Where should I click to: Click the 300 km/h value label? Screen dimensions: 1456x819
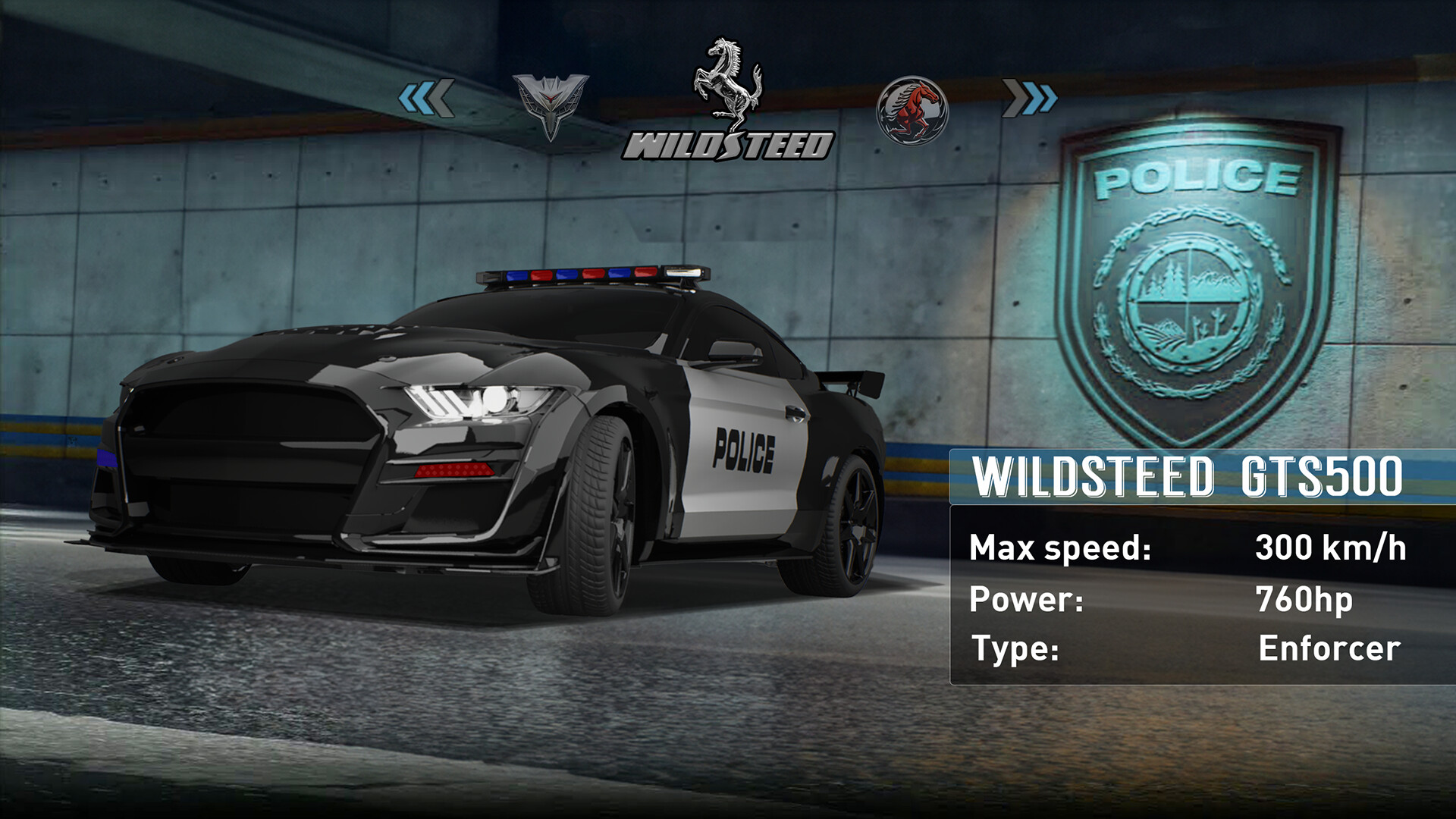1331,547
